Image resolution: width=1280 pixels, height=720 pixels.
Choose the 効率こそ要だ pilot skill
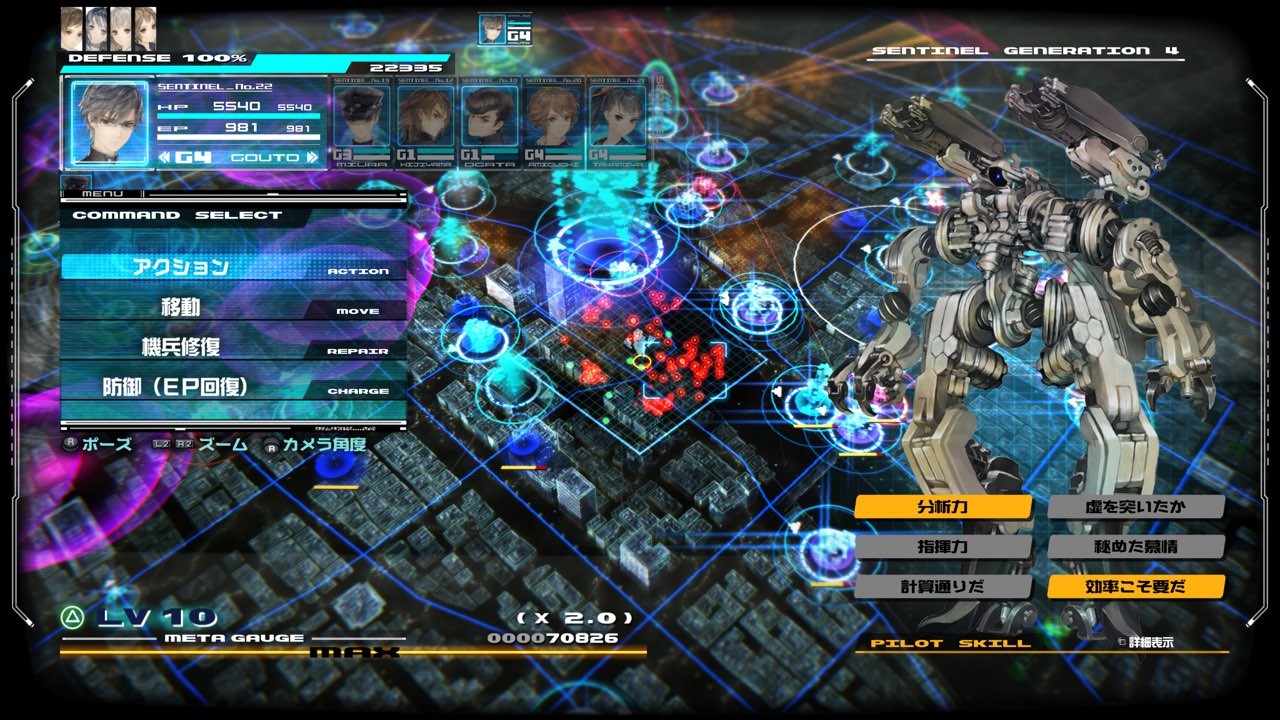(1136, 587)
